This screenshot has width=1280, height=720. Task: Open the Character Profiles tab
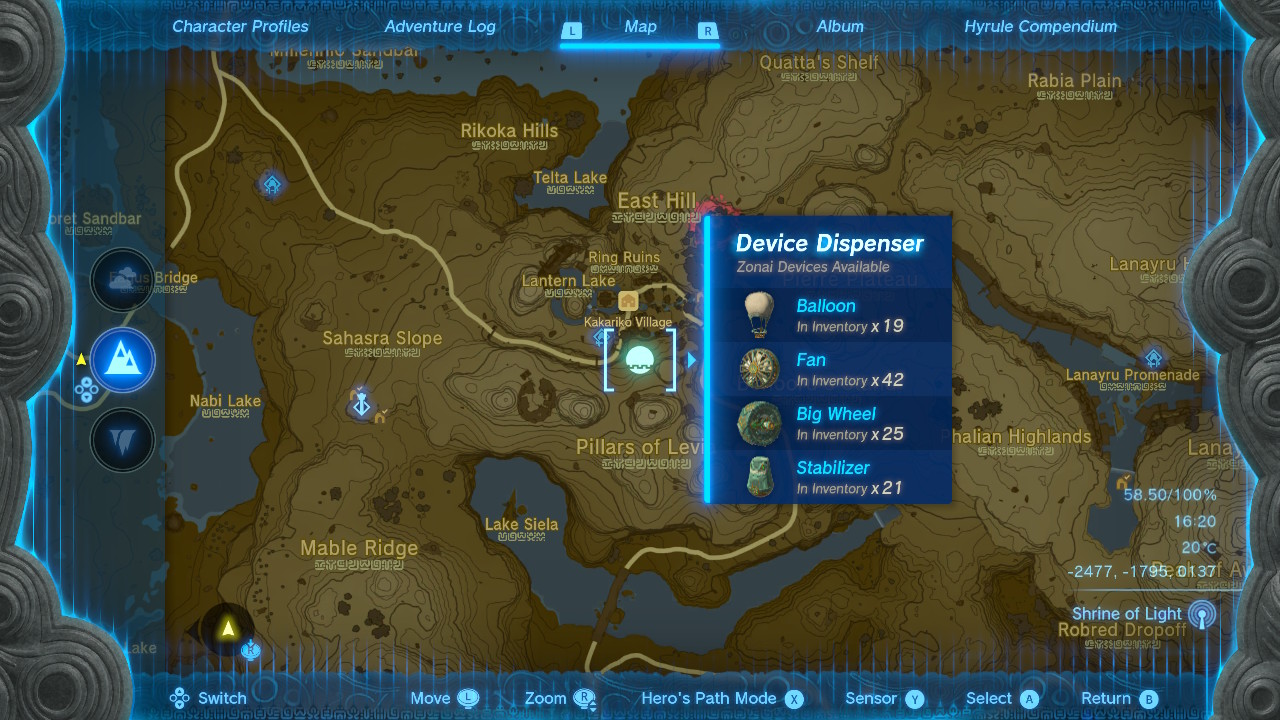coord(240,27)
